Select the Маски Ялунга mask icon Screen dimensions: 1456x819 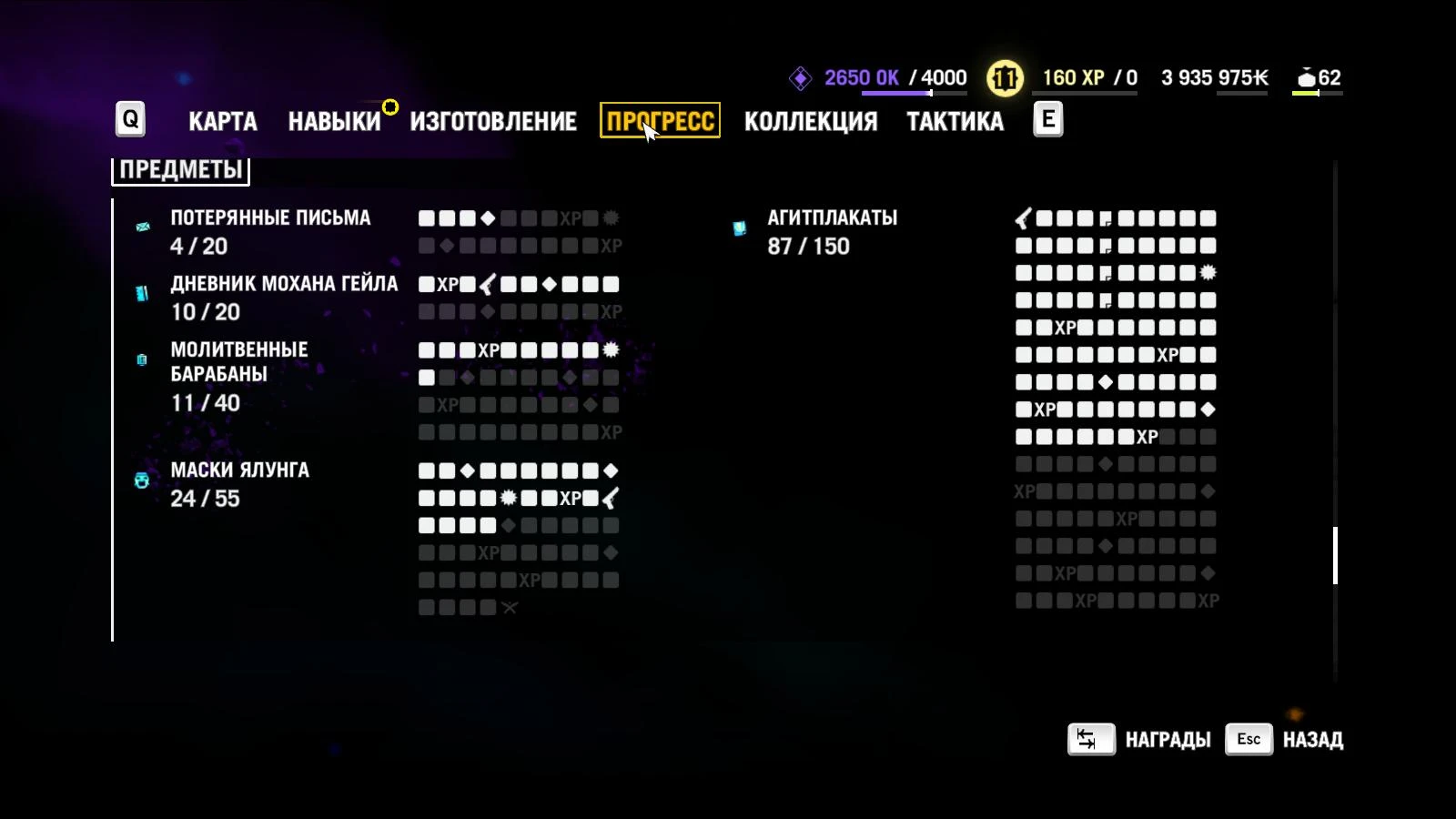click(x=141, y=480)
